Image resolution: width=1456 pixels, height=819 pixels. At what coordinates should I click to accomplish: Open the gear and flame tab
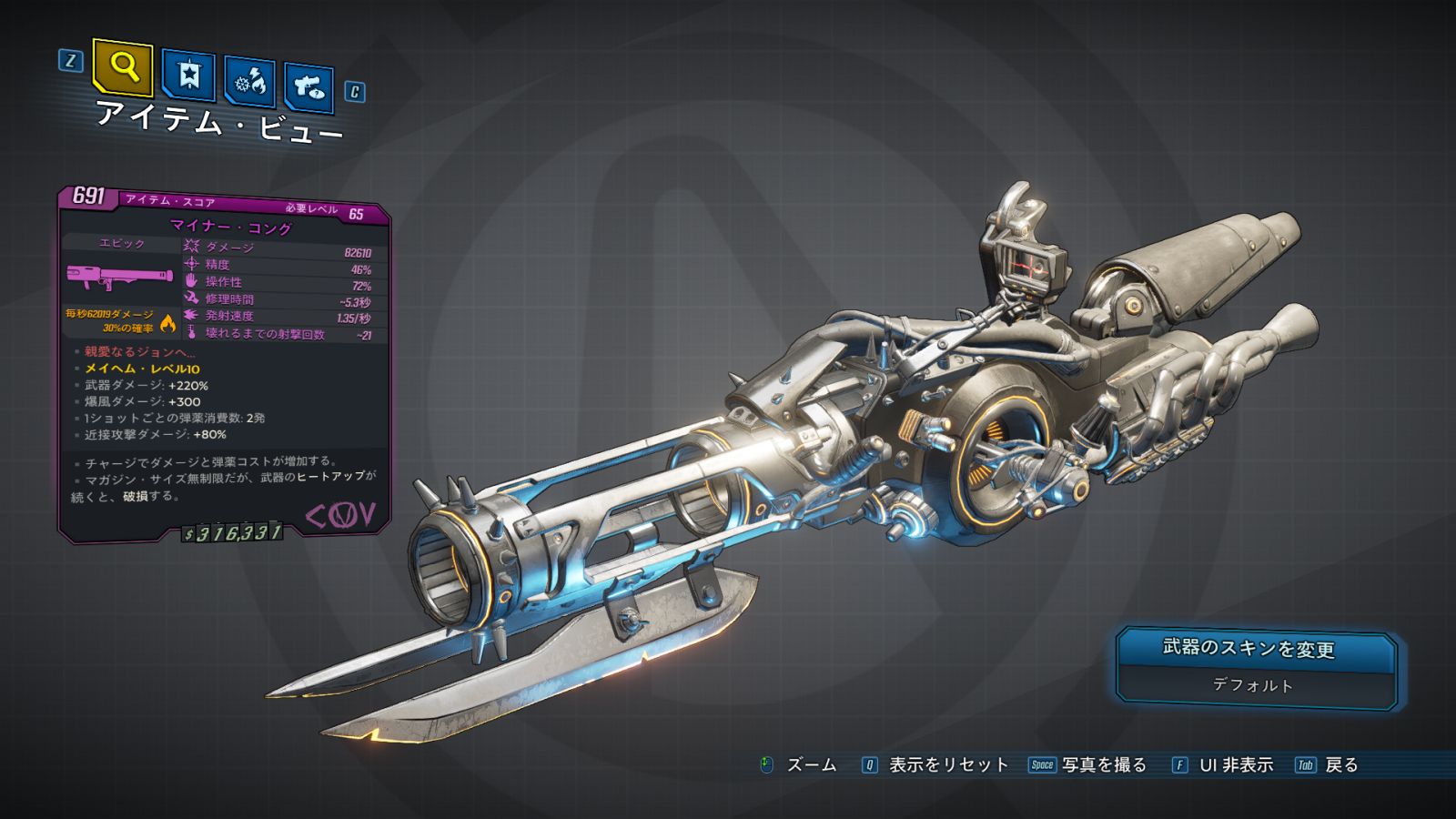(x=249, y=83)
